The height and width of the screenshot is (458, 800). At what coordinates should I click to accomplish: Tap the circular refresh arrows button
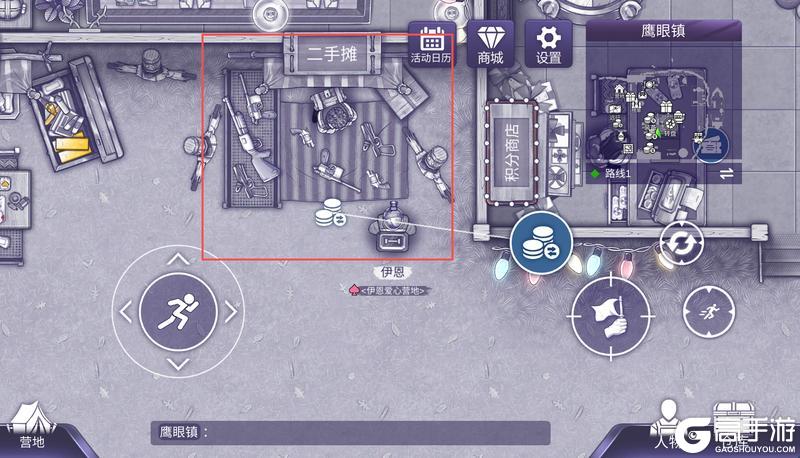(x=681, y=243)
